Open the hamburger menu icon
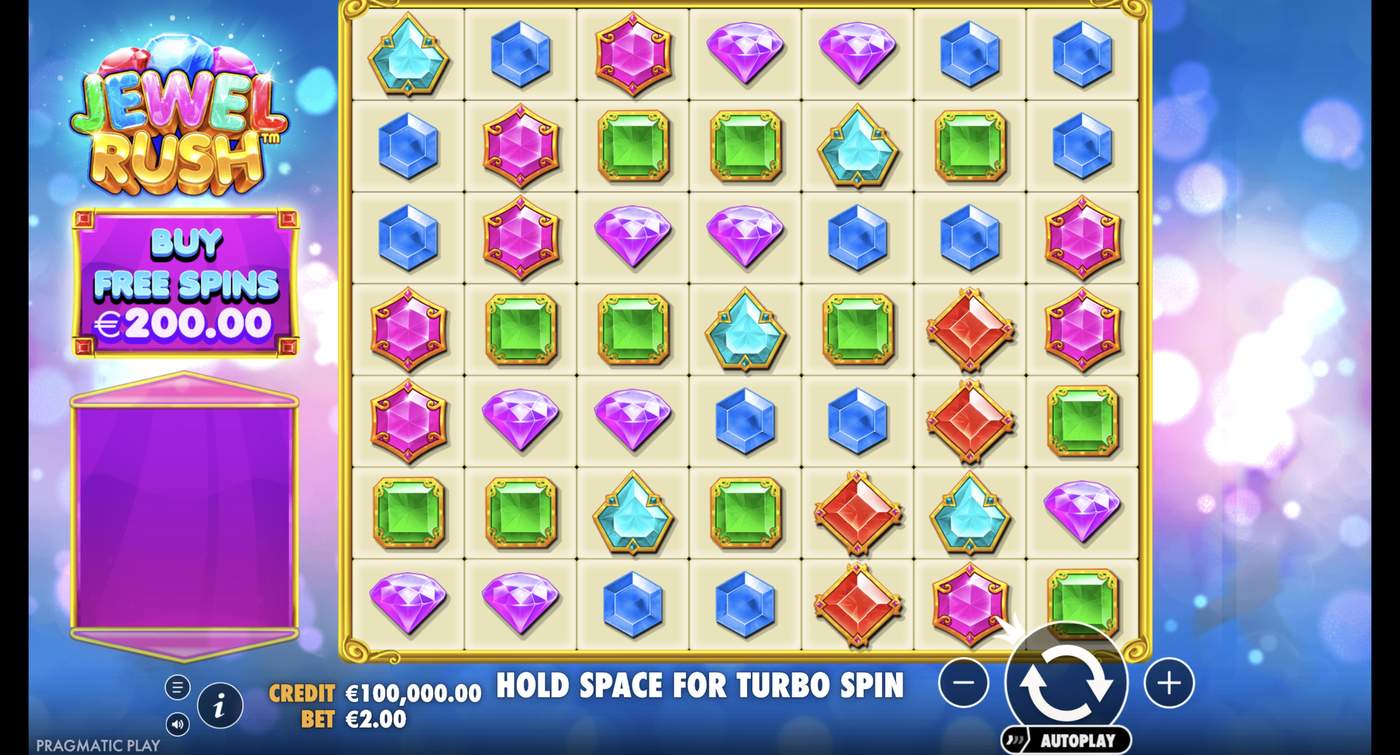The image size is (1400, 755). pyautogui.click(x=178, y=687)
